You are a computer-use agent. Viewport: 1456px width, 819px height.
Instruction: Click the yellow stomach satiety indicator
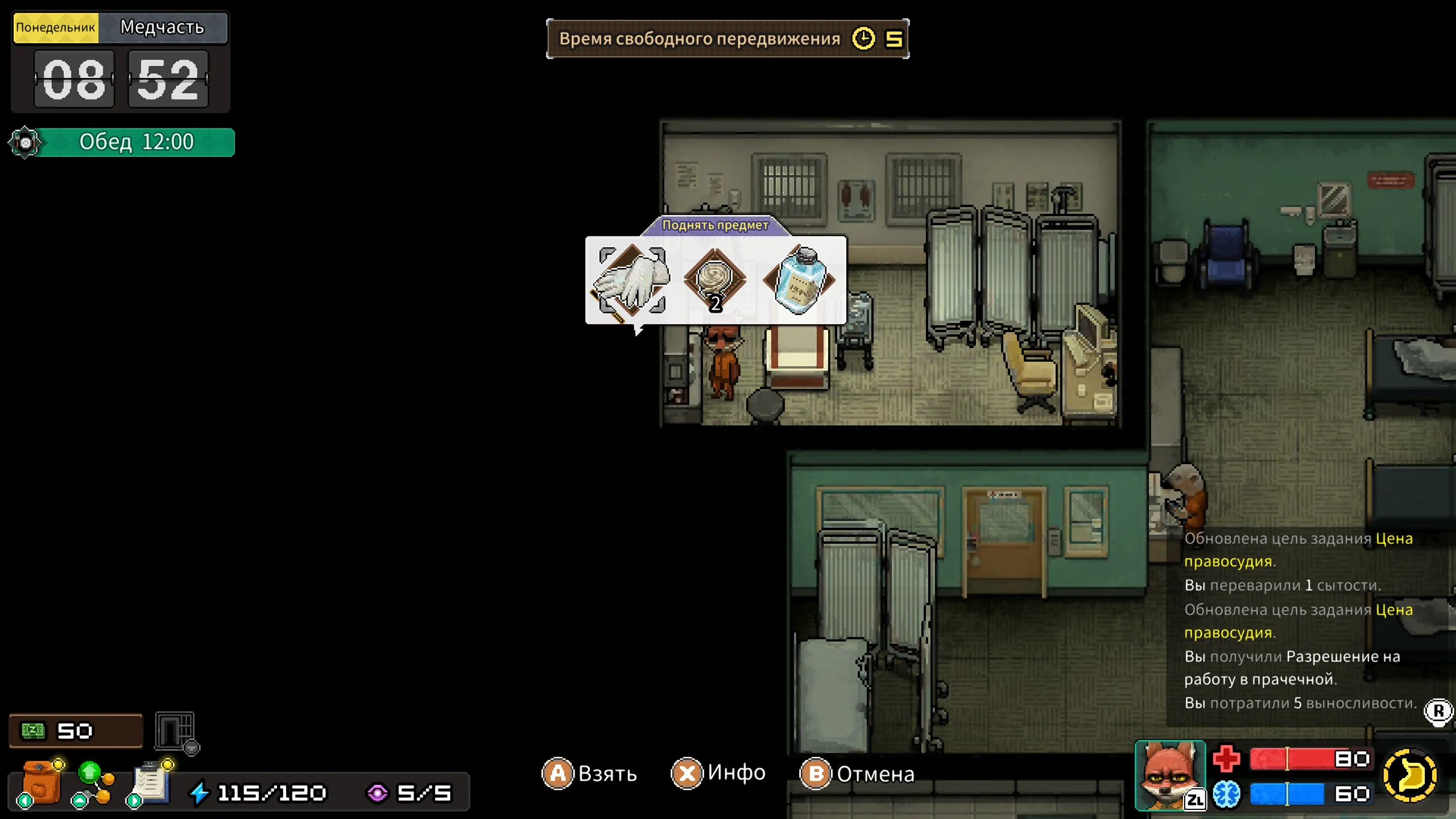[1409, 775]
